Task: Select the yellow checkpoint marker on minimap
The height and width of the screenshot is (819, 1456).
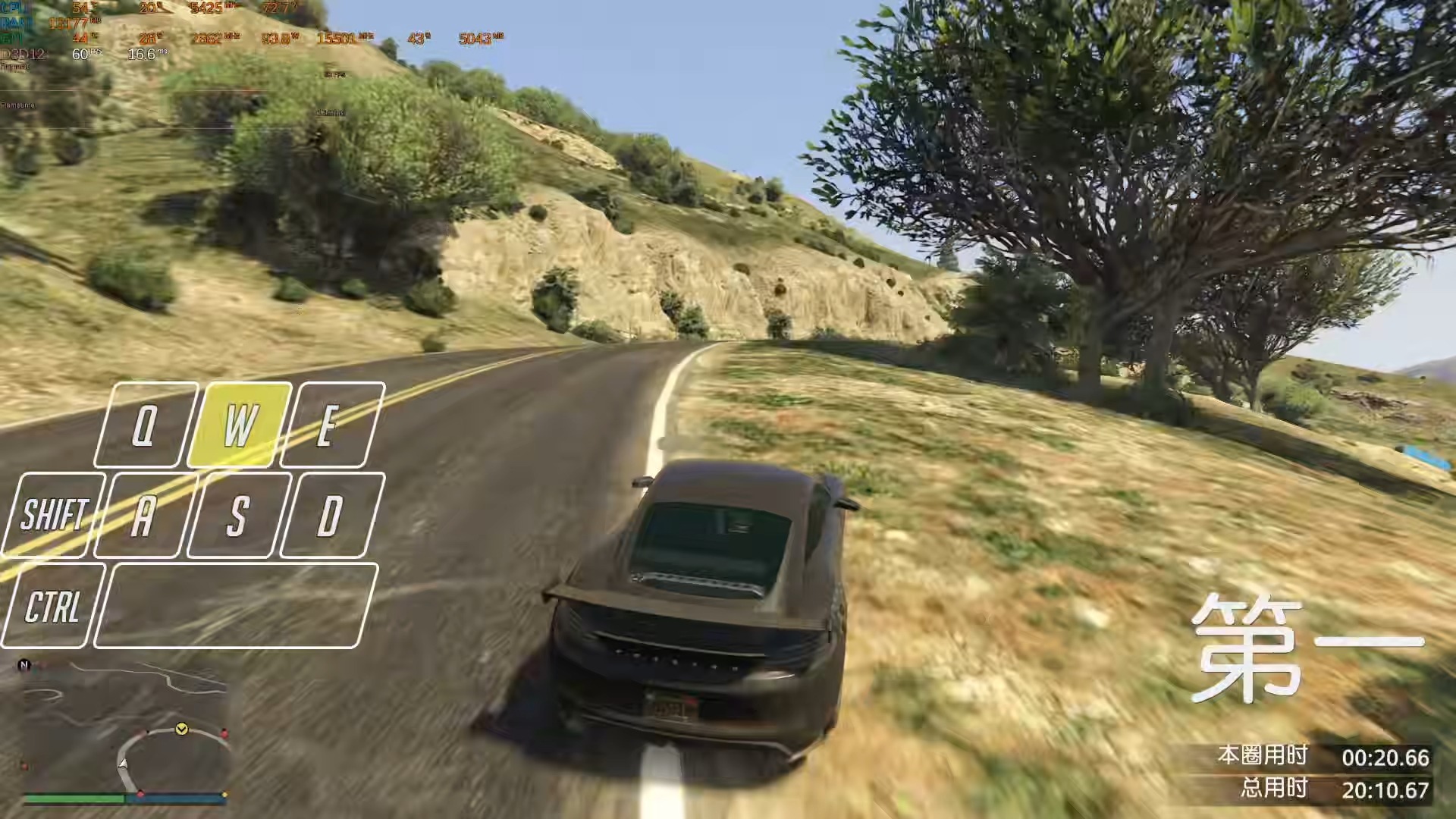Action: [x=182, y=729]
